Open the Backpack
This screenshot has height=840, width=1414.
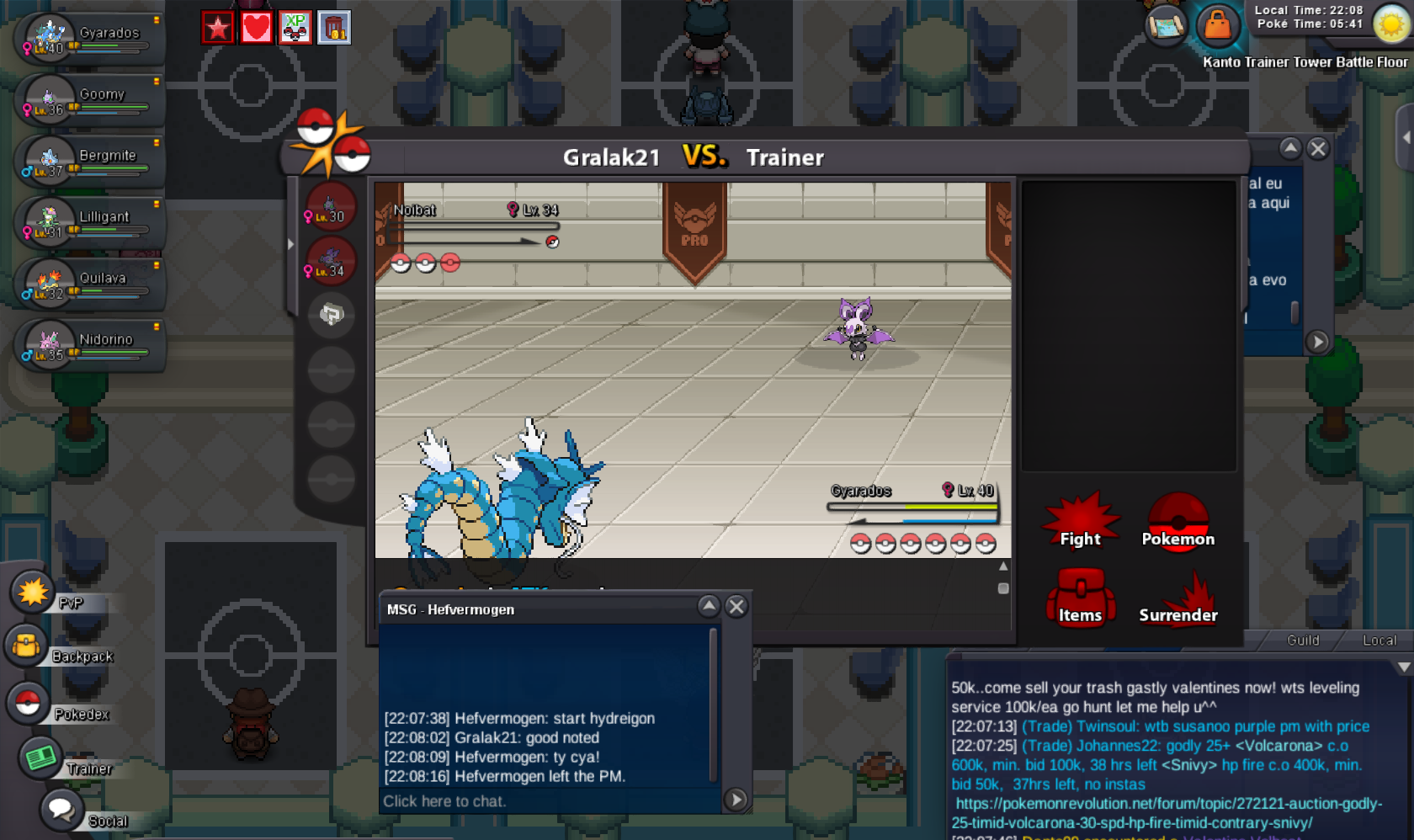[27, 646]
